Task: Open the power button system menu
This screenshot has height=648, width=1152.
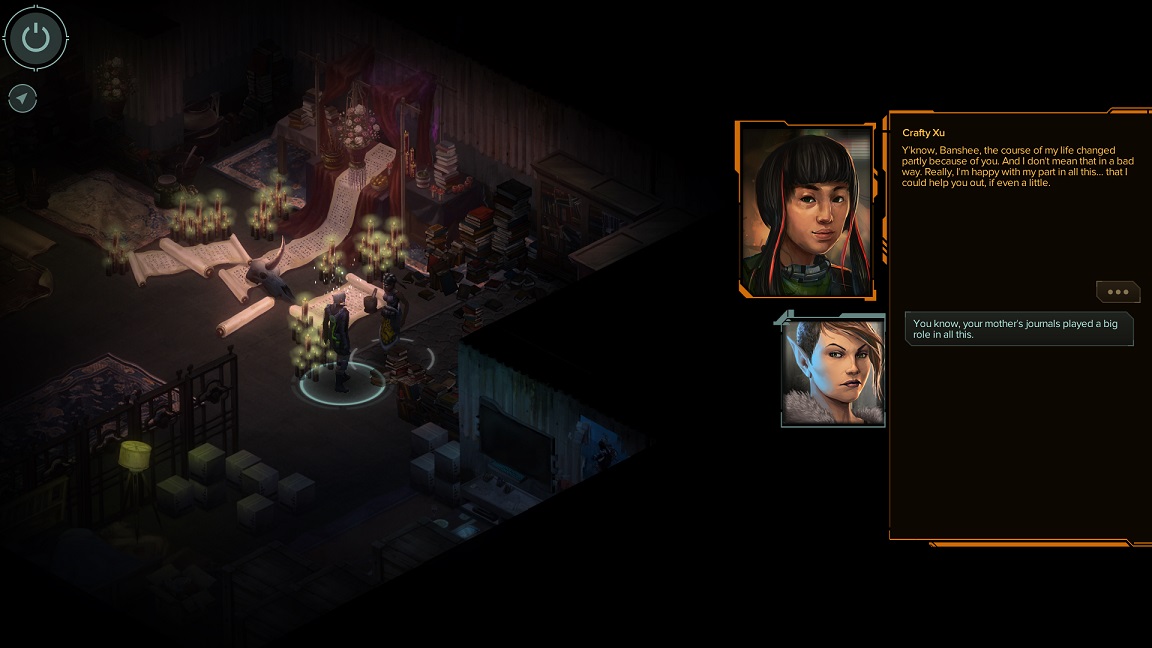Action: [x=36, y=39]
